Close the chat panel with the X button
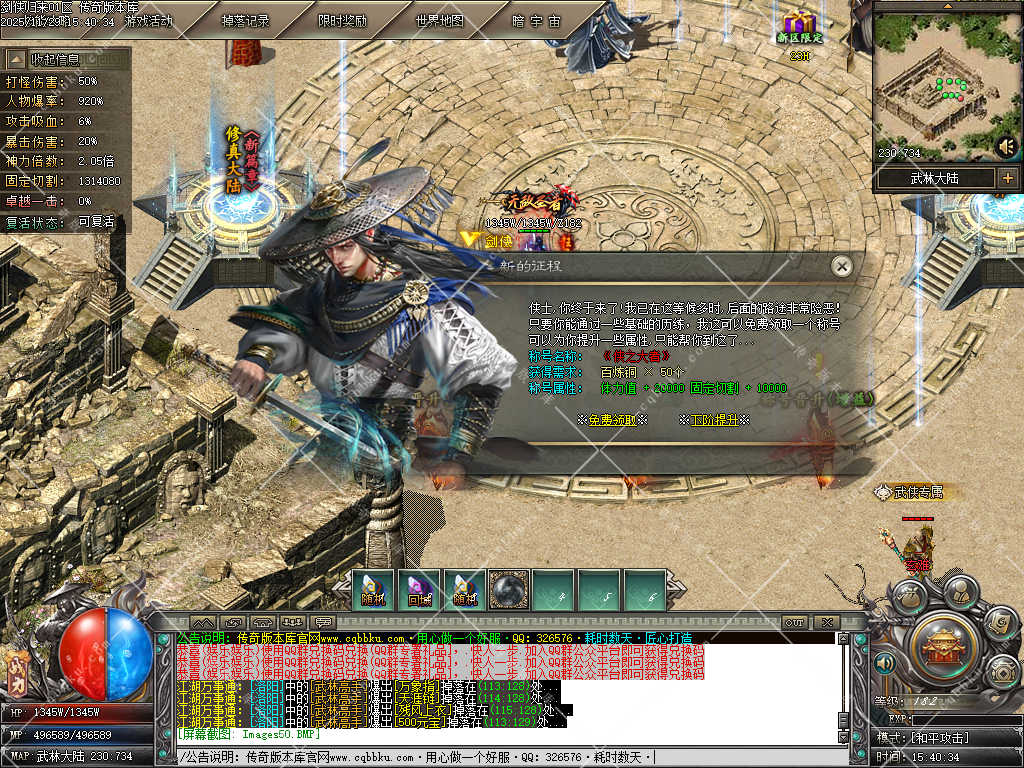1024x768 pixels. [825, 622]
